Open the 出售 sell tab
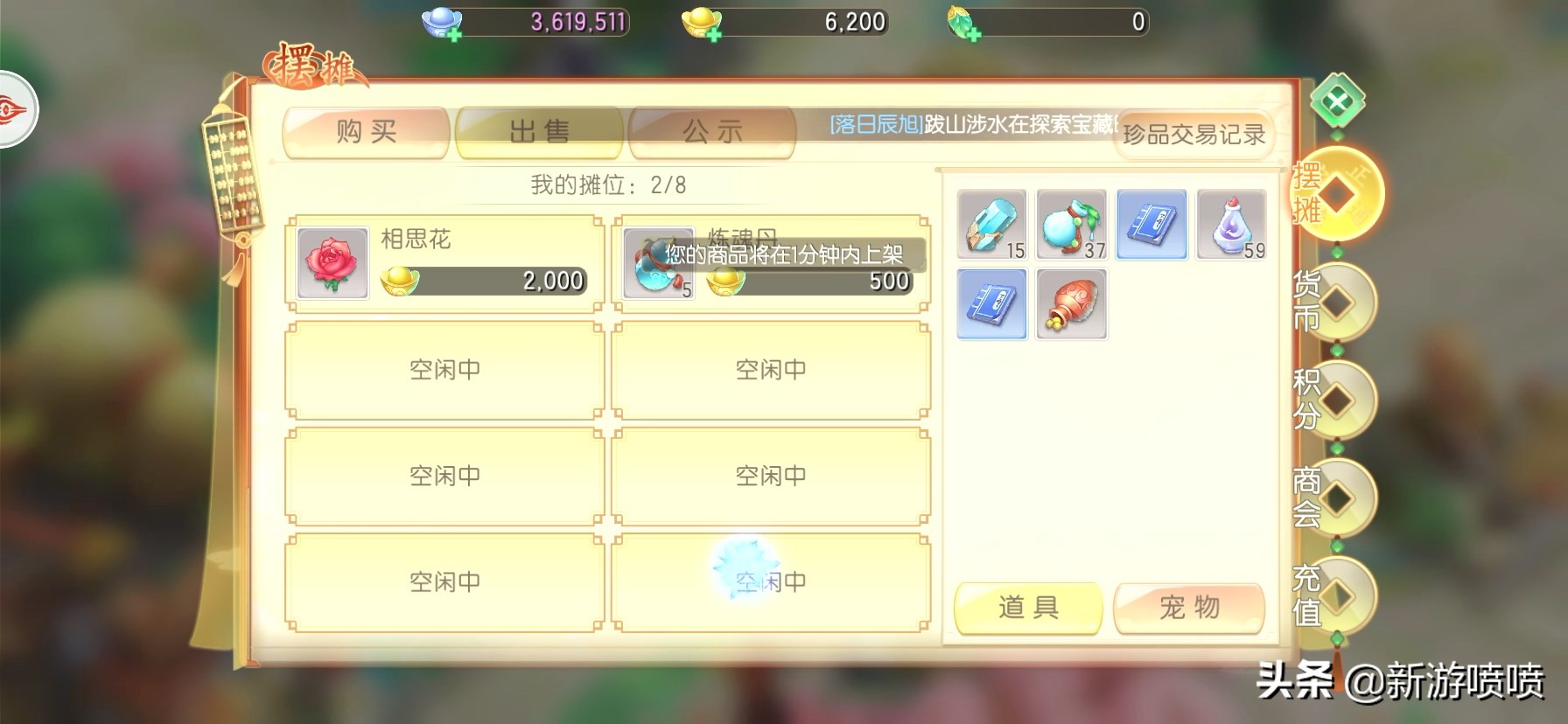 click(538, 131)
